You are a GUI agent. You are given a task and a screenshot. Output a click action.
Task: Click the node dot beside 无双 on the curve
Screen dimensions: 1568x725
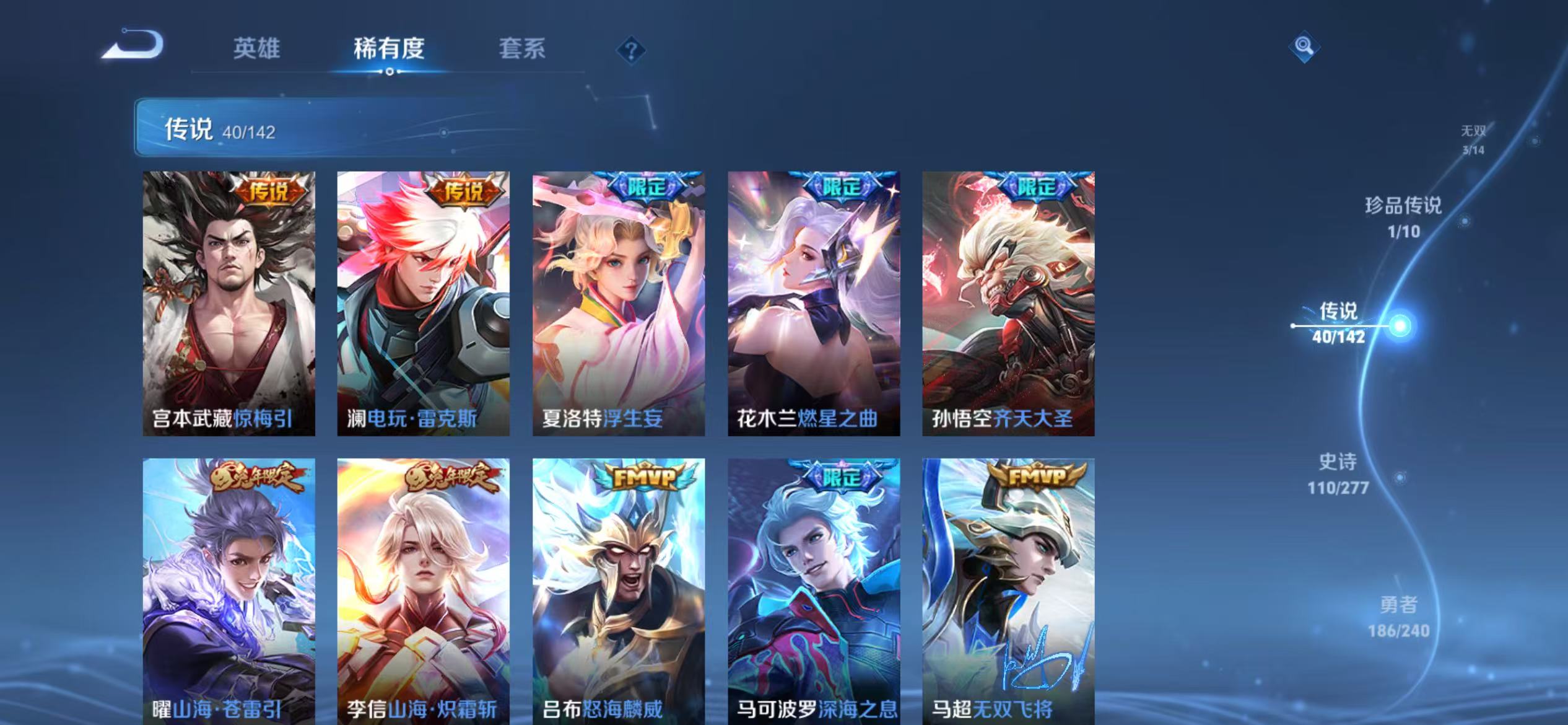click(x=1535, y=142)
